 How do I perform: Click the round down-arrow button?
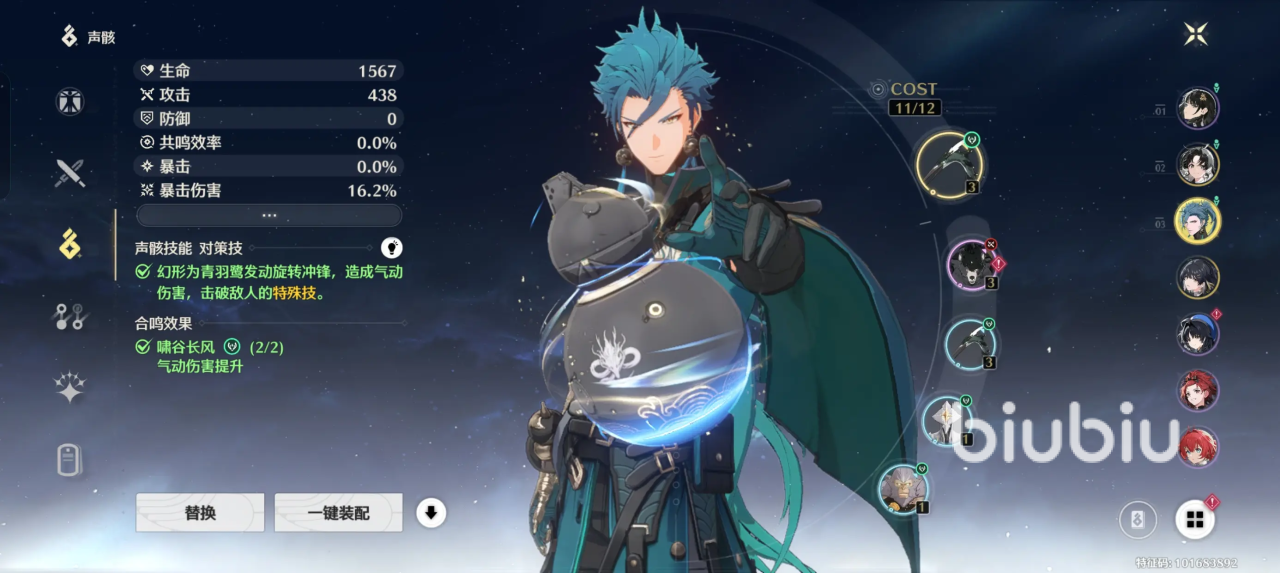(x=431, y=513)
